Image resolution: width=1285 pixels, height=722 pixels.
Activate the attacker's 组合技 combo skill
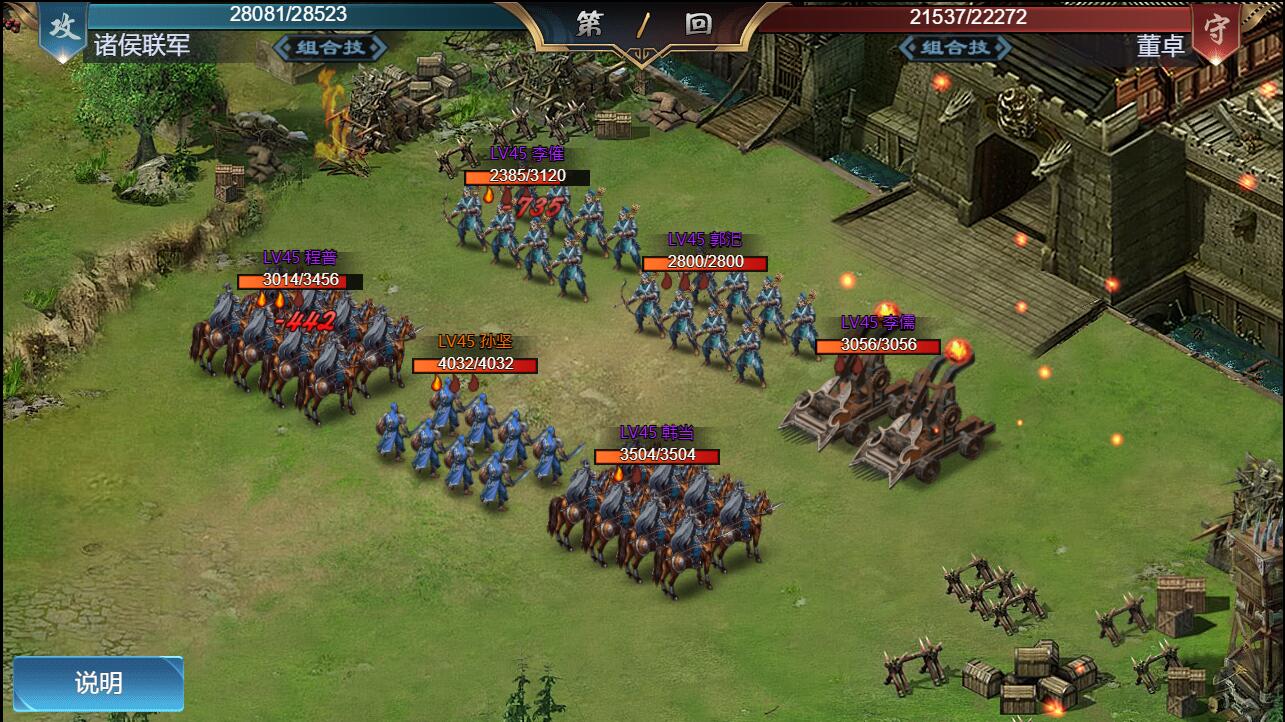(330, 47)
